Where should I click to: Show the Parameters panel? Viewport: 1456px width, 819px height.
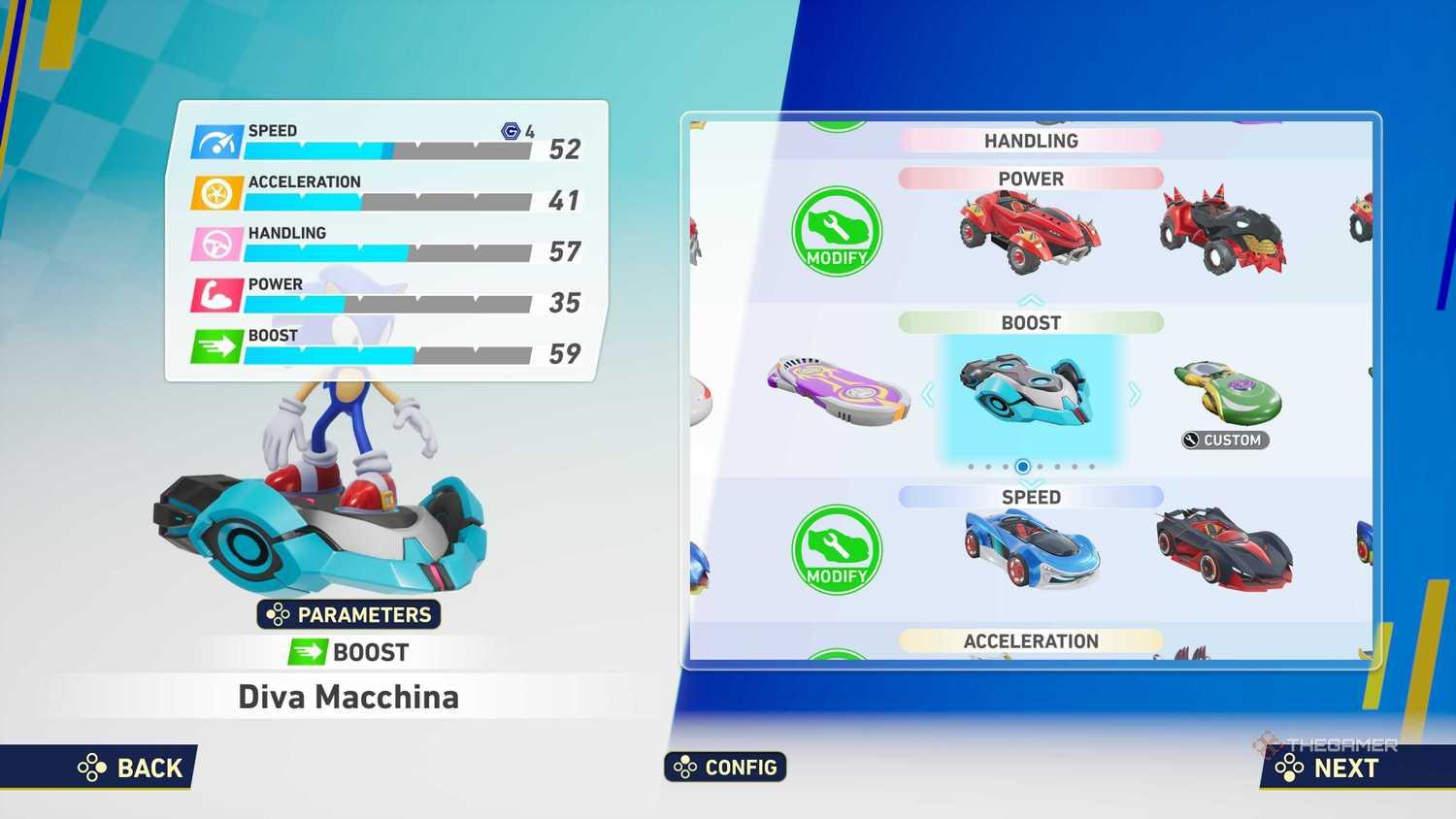(348, 614)
